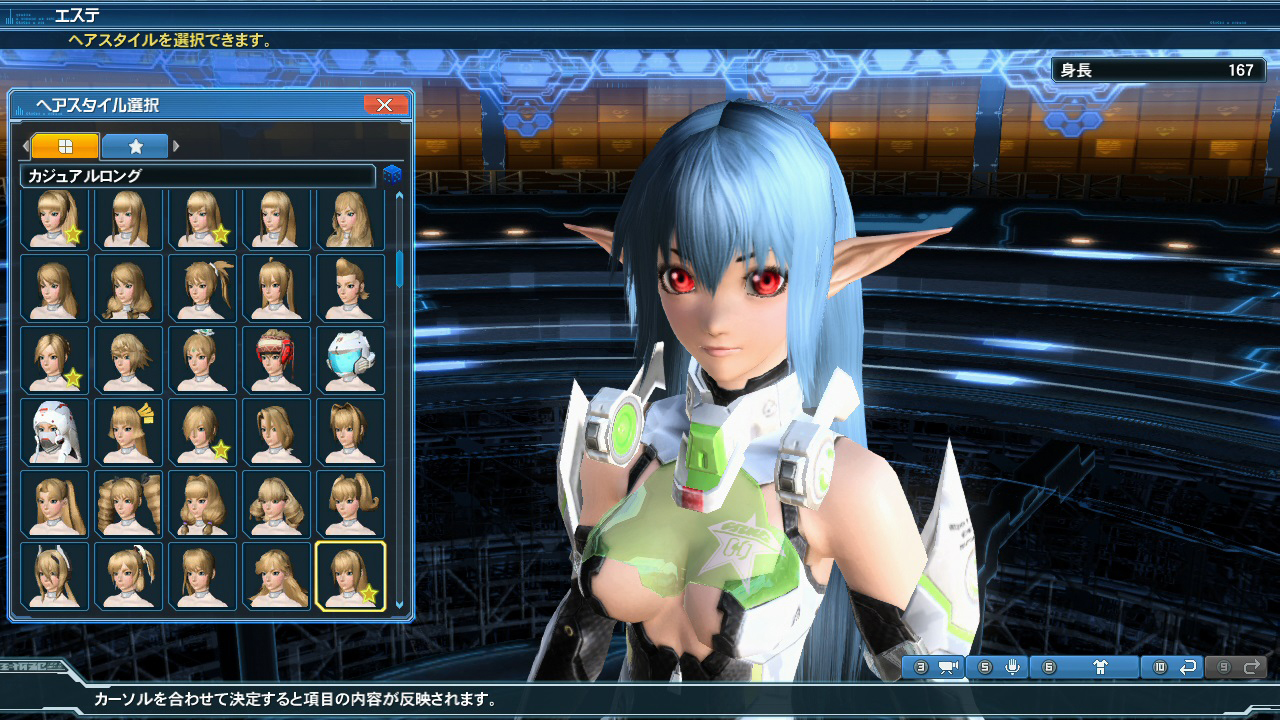Click the blue dice randomize icon

(392, 176)
